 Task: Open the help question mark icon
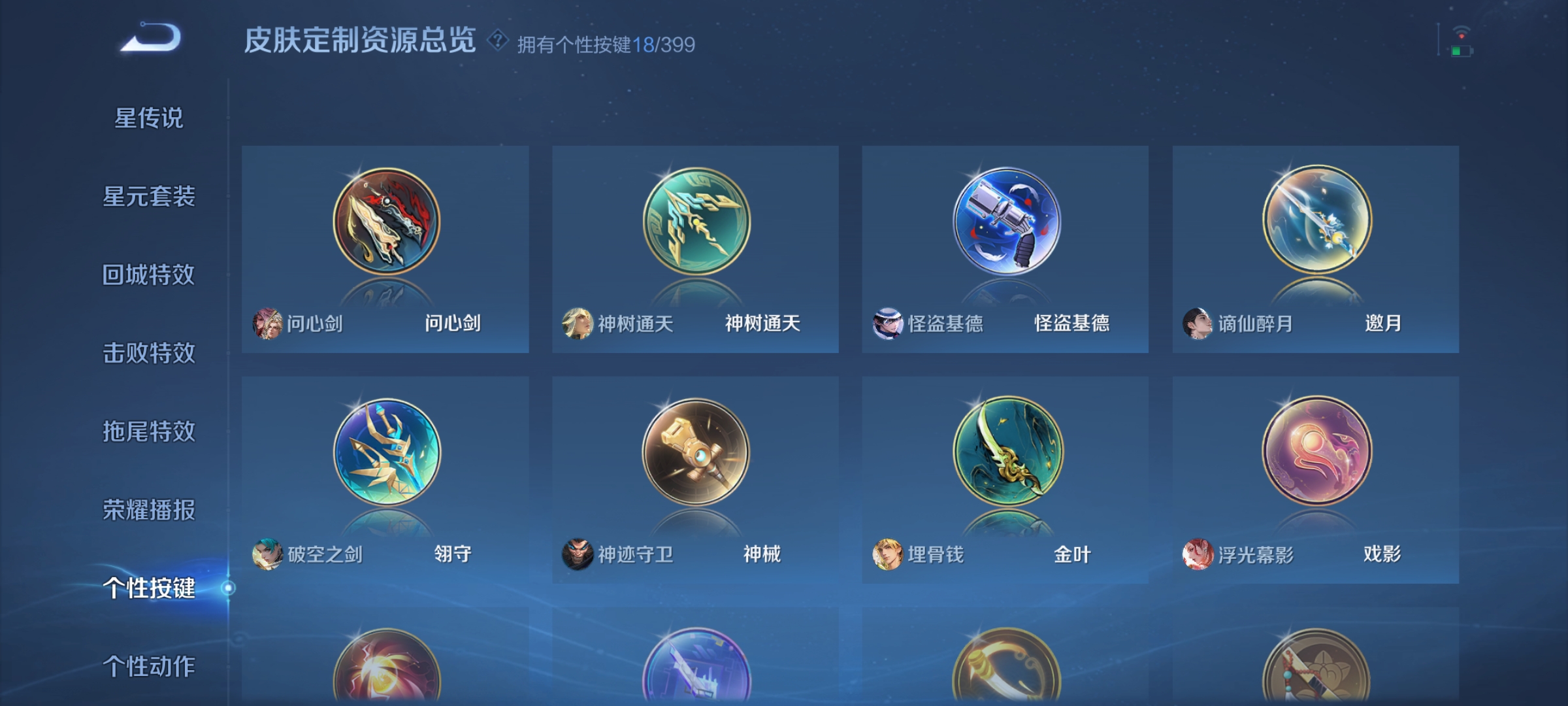(x=498, y=41)
